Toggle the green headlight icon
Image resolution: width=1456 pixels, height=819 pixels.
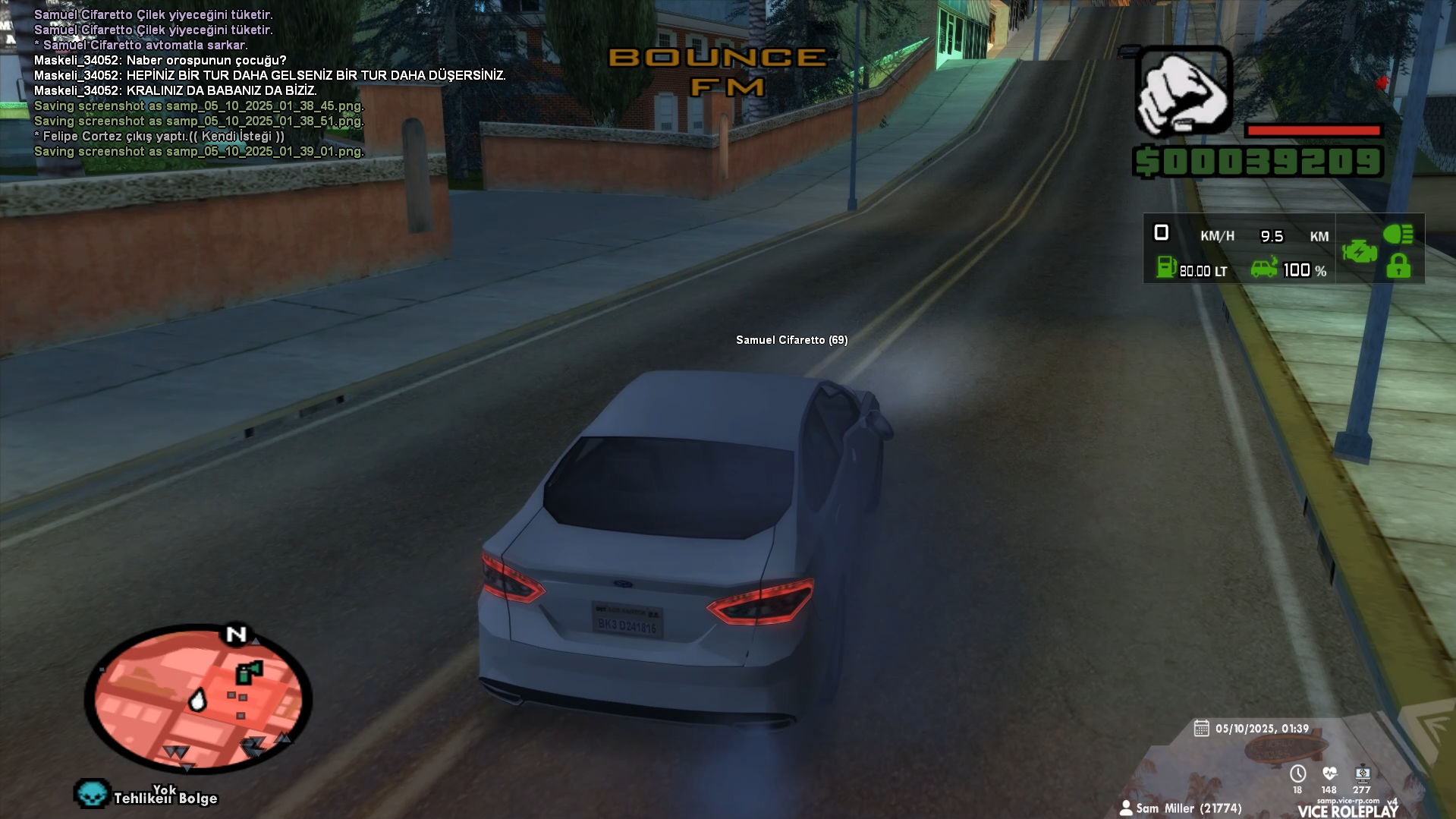click(x=1398, y=234)
